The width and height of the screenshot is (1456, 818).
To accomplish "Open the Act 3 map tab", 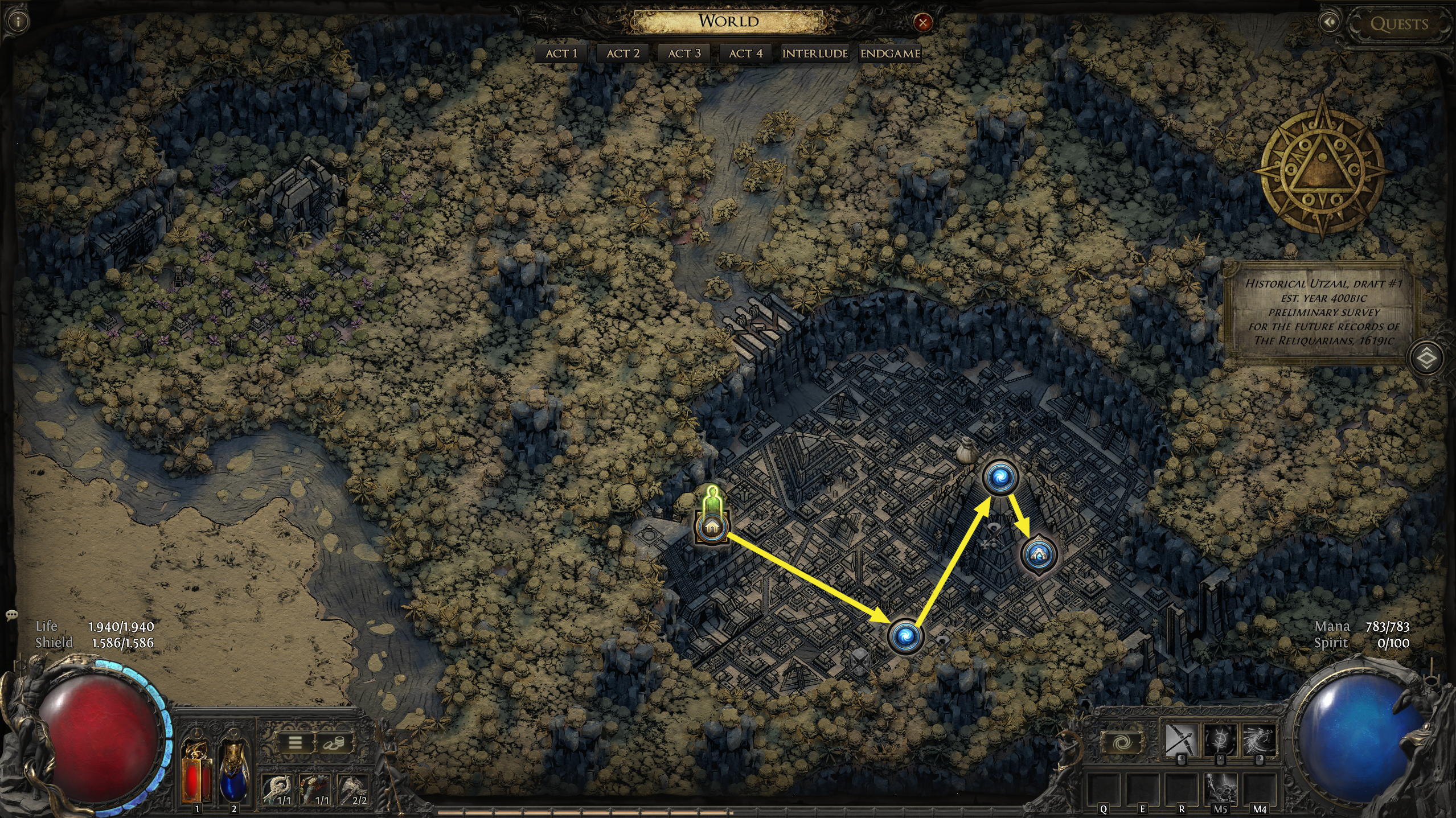I will [684, 54].
